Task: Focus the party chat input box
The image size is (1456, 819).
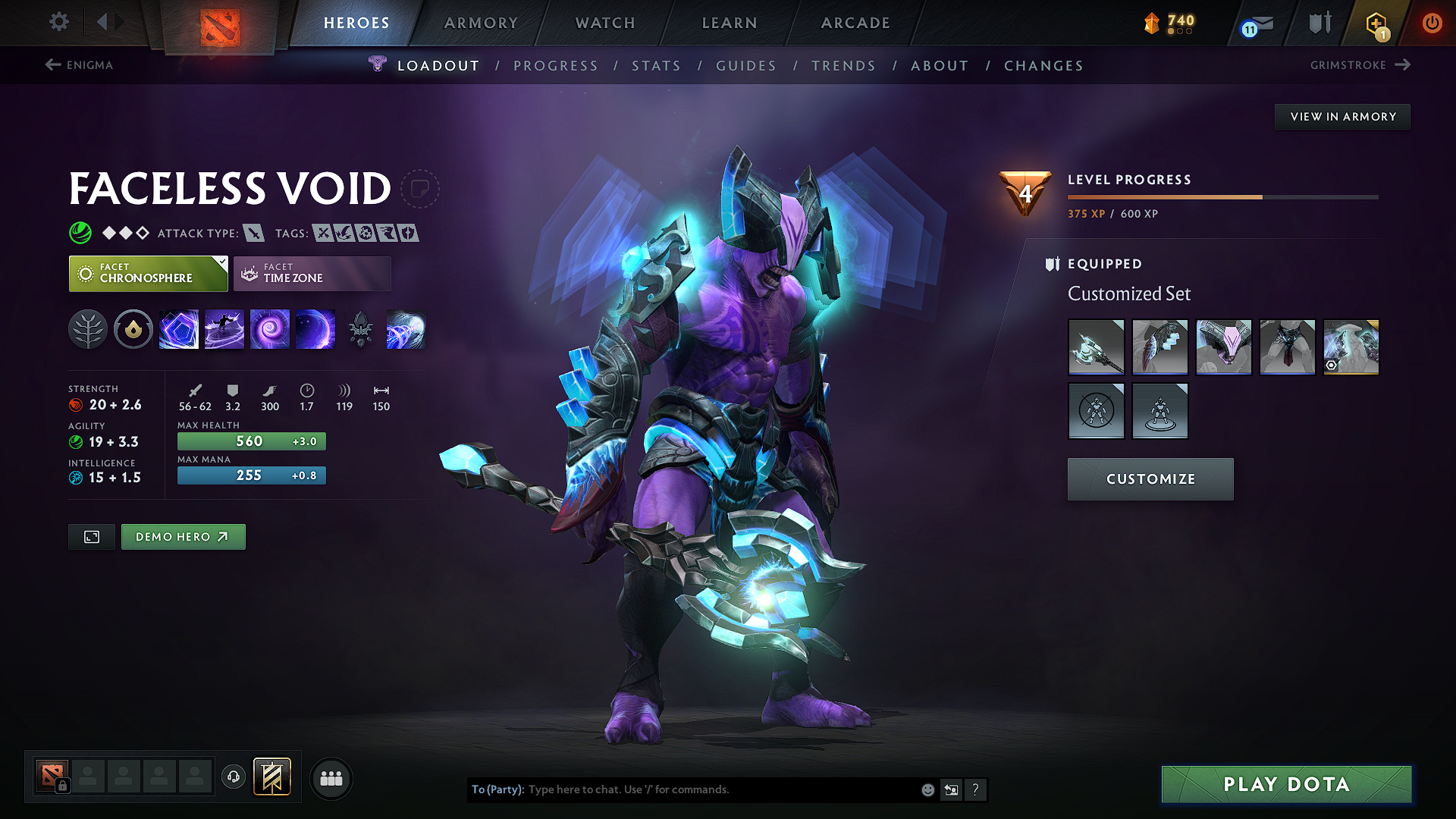Action: coord(720,789)
